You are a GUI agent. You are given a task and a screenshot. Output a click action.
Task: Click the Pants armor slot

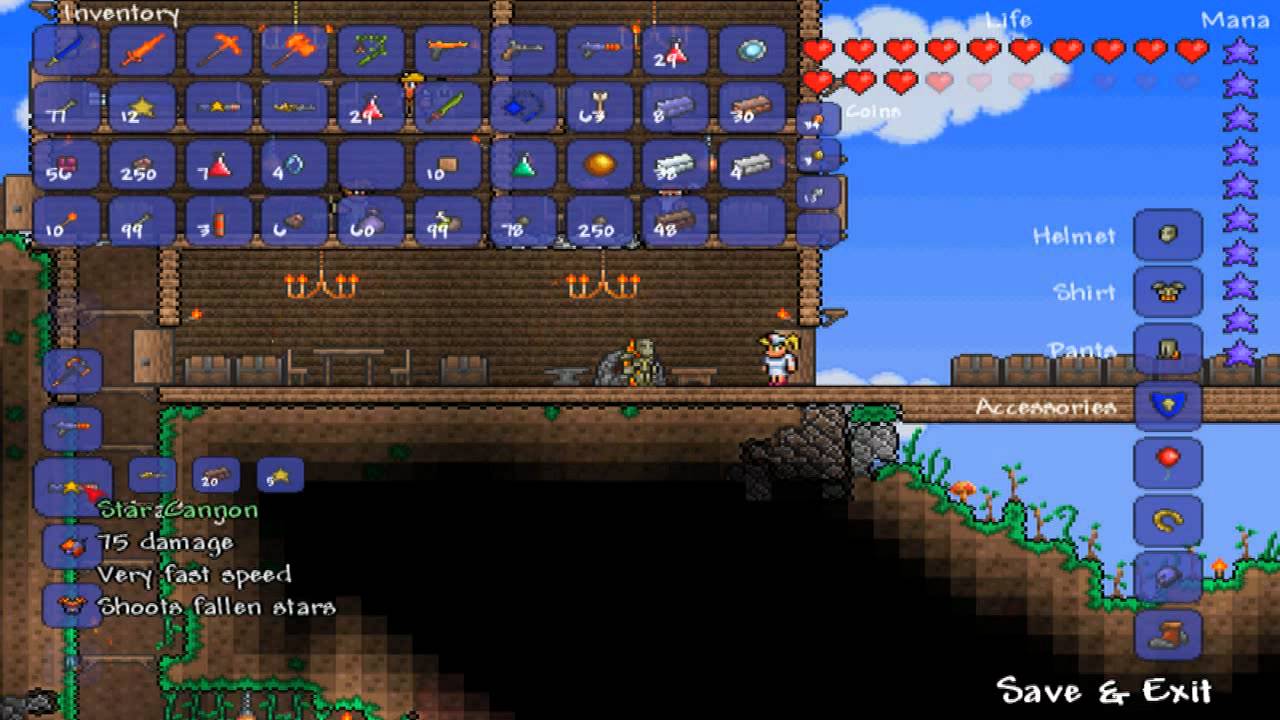[x=1167, y=349]
